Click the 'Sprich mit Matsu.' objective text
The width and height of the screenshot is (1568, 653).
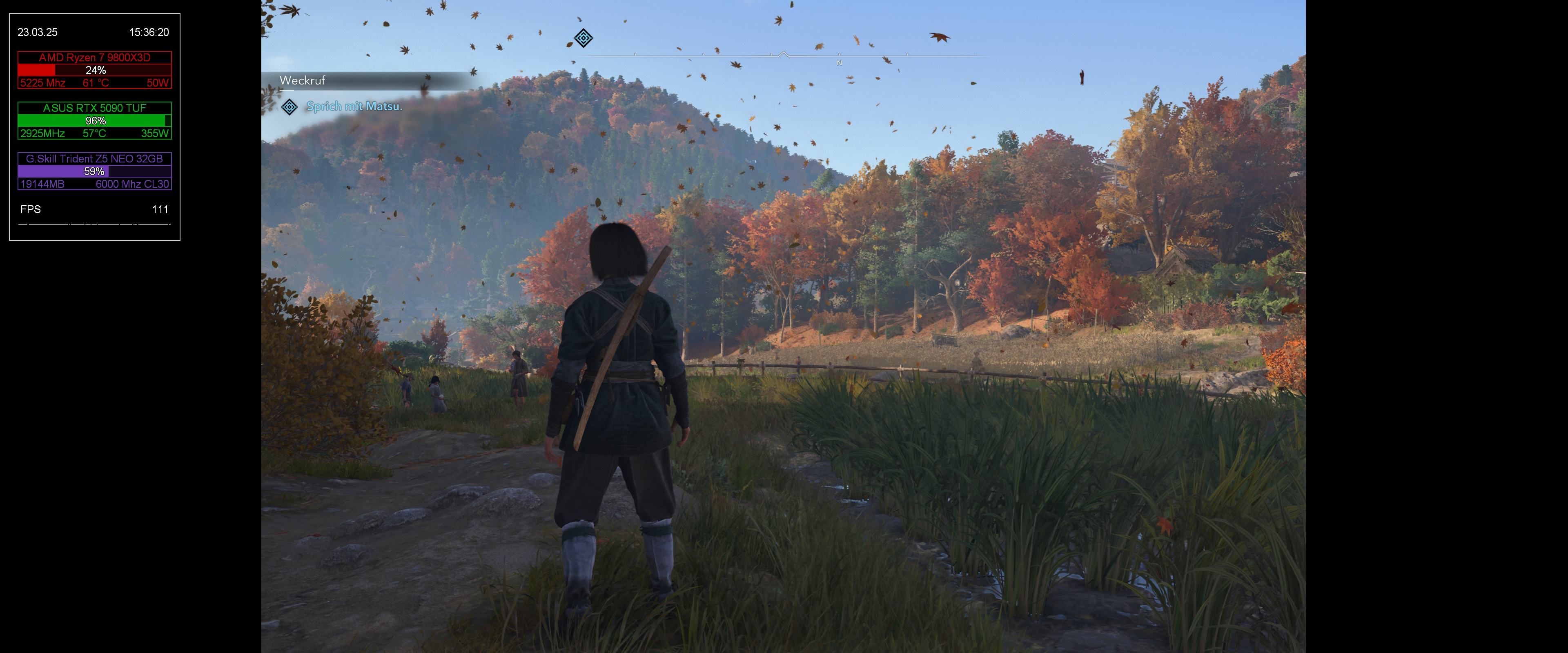(x=354, y=107)
